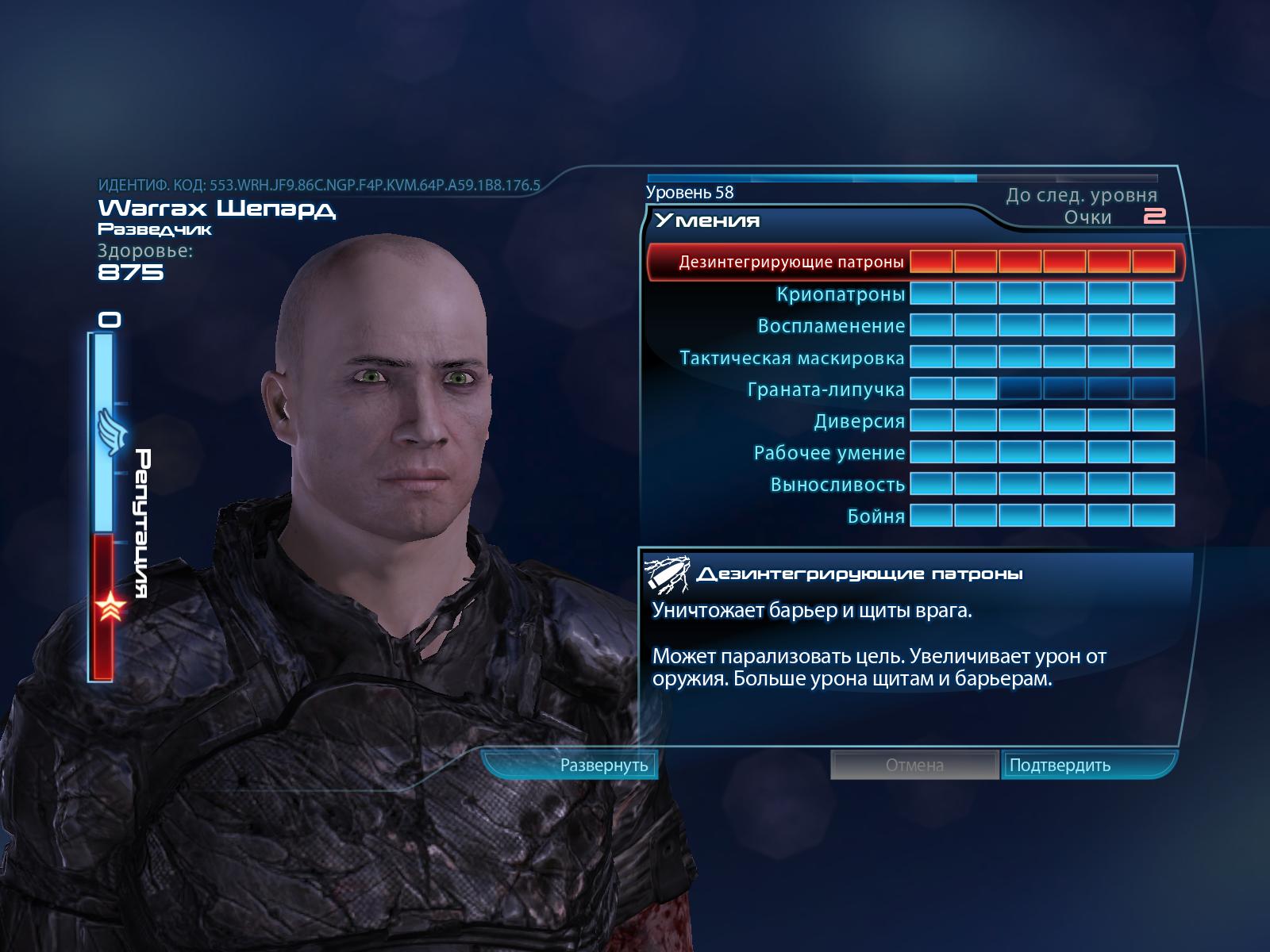Image resolution: width=1270 pixels, height=952 pixels.
Task: Select the Рабочее умение row
Action: (x=829, y=453)
